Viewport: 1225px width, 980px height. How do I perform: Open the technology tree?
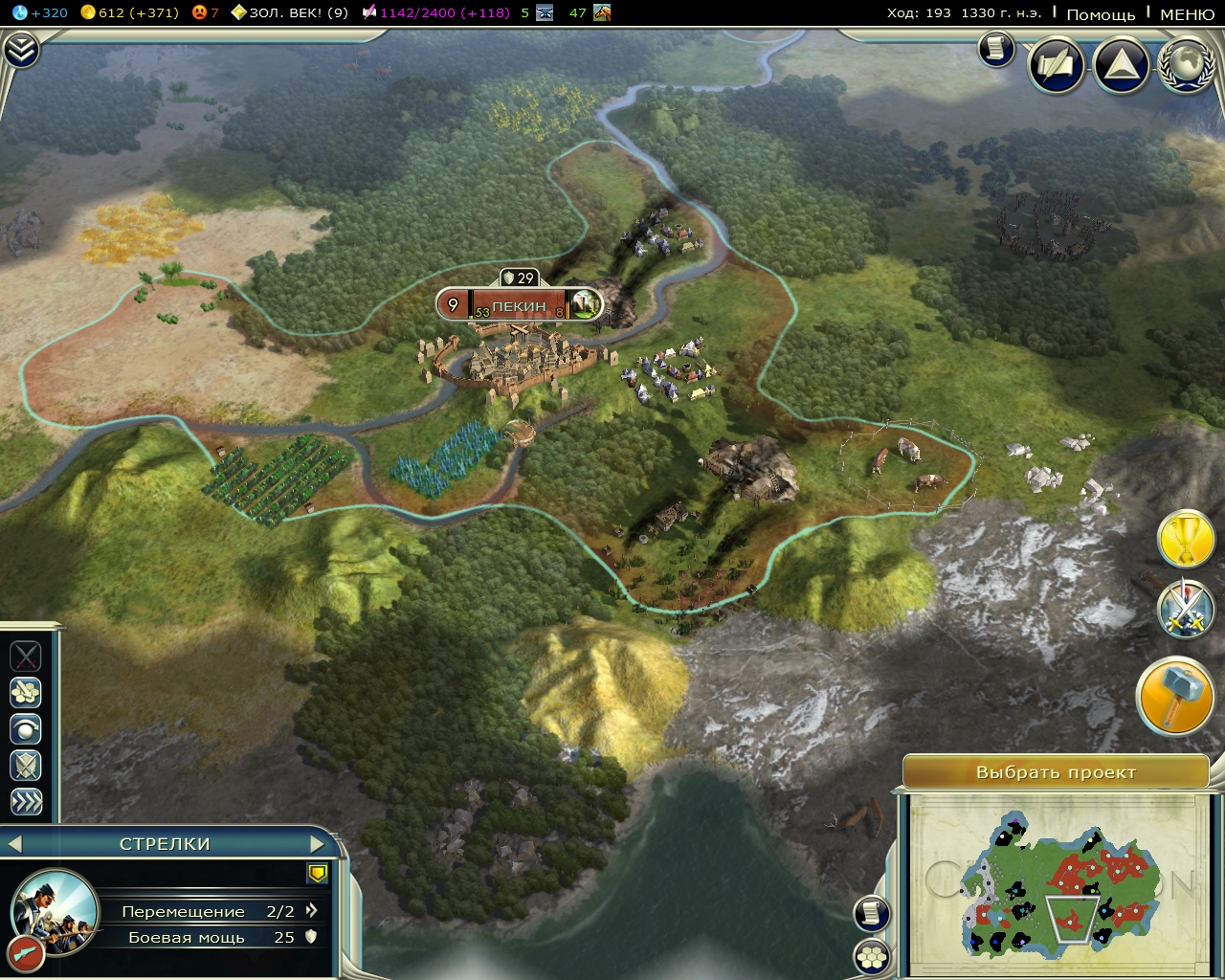pyautogui.click(x=1120, y=65)
